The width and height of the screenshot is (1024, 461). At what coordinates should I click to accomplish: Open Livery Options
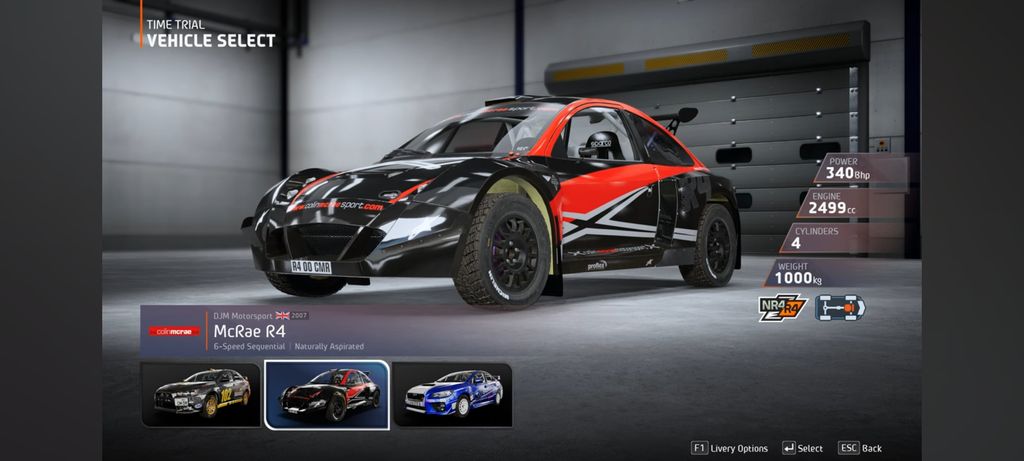click(x=730, y=448)
